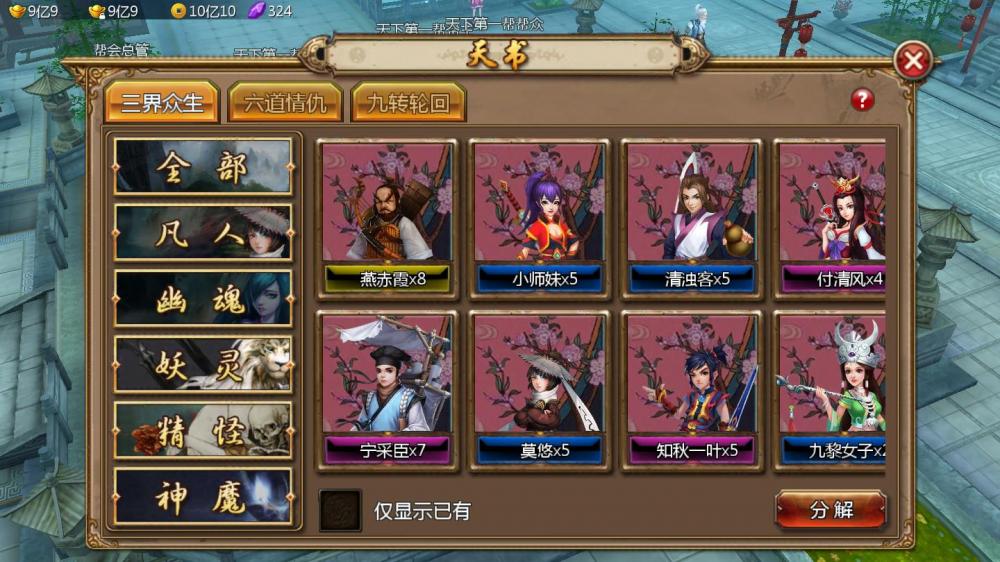Select the 精怪 category
Screen dimensions: 1000x562
203,430
